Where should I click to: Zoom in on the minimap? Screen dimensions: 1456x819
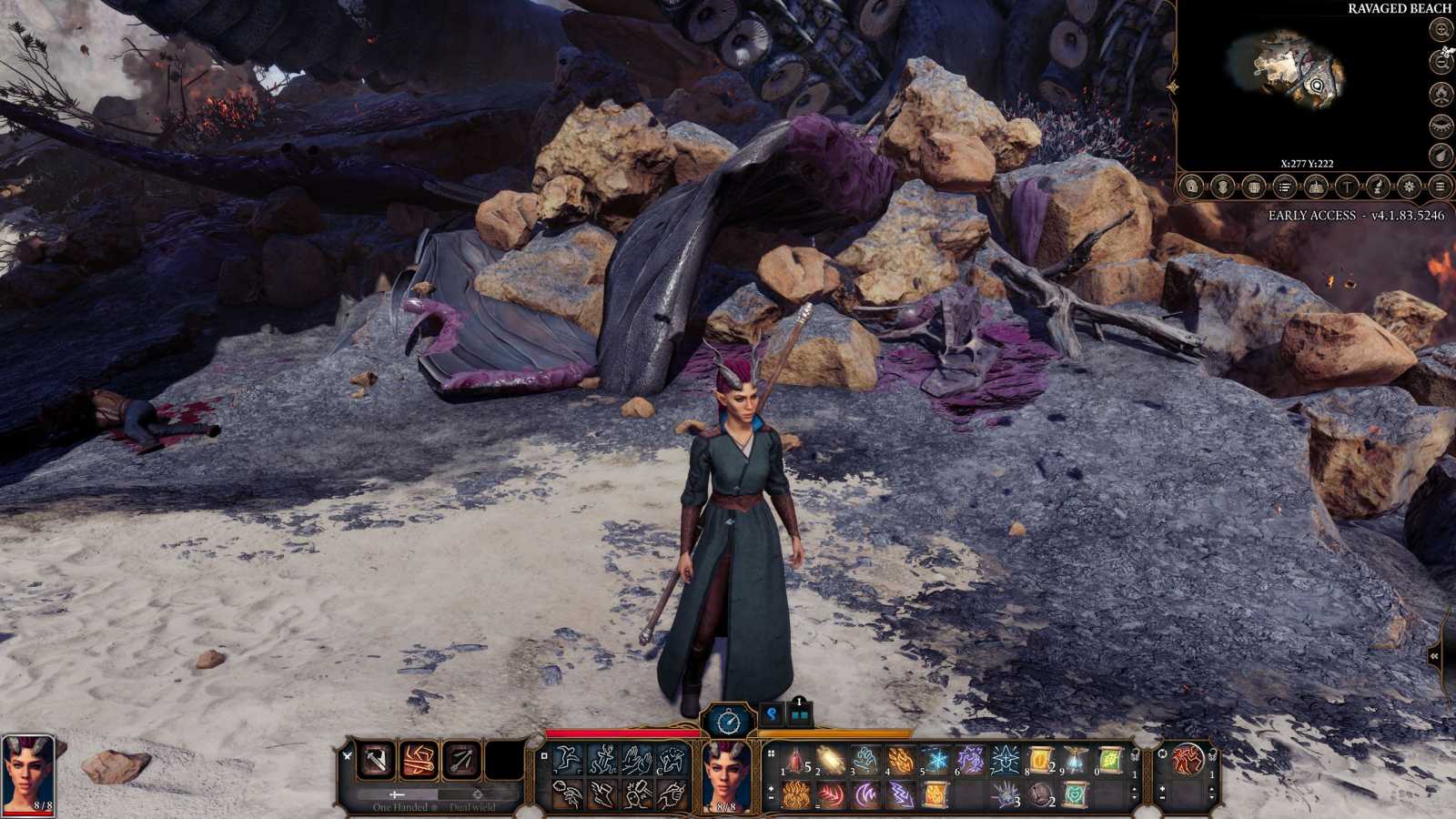pyautogui.click(x=1441, y=29)
